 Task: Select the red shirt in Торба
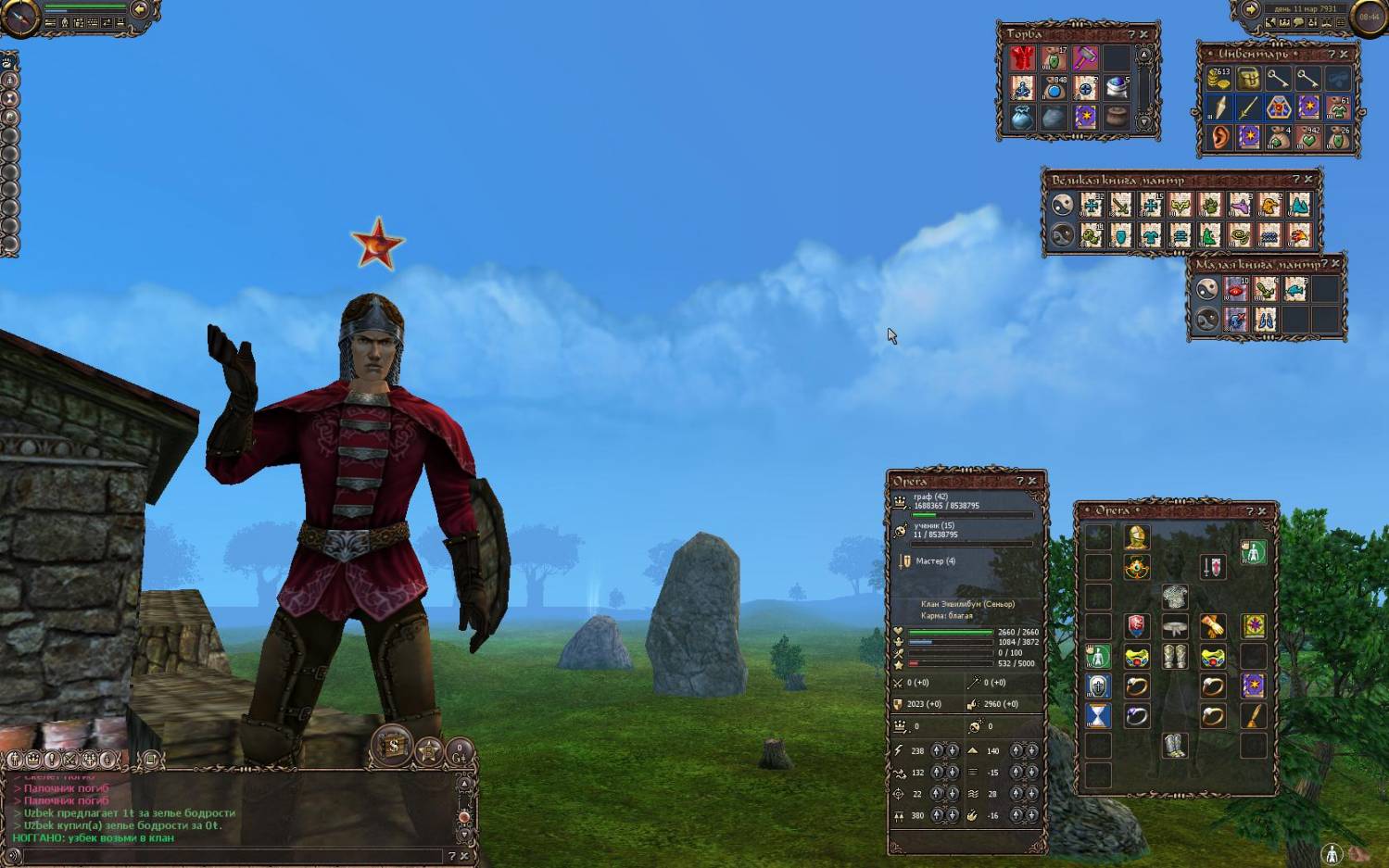point(1022,58)
